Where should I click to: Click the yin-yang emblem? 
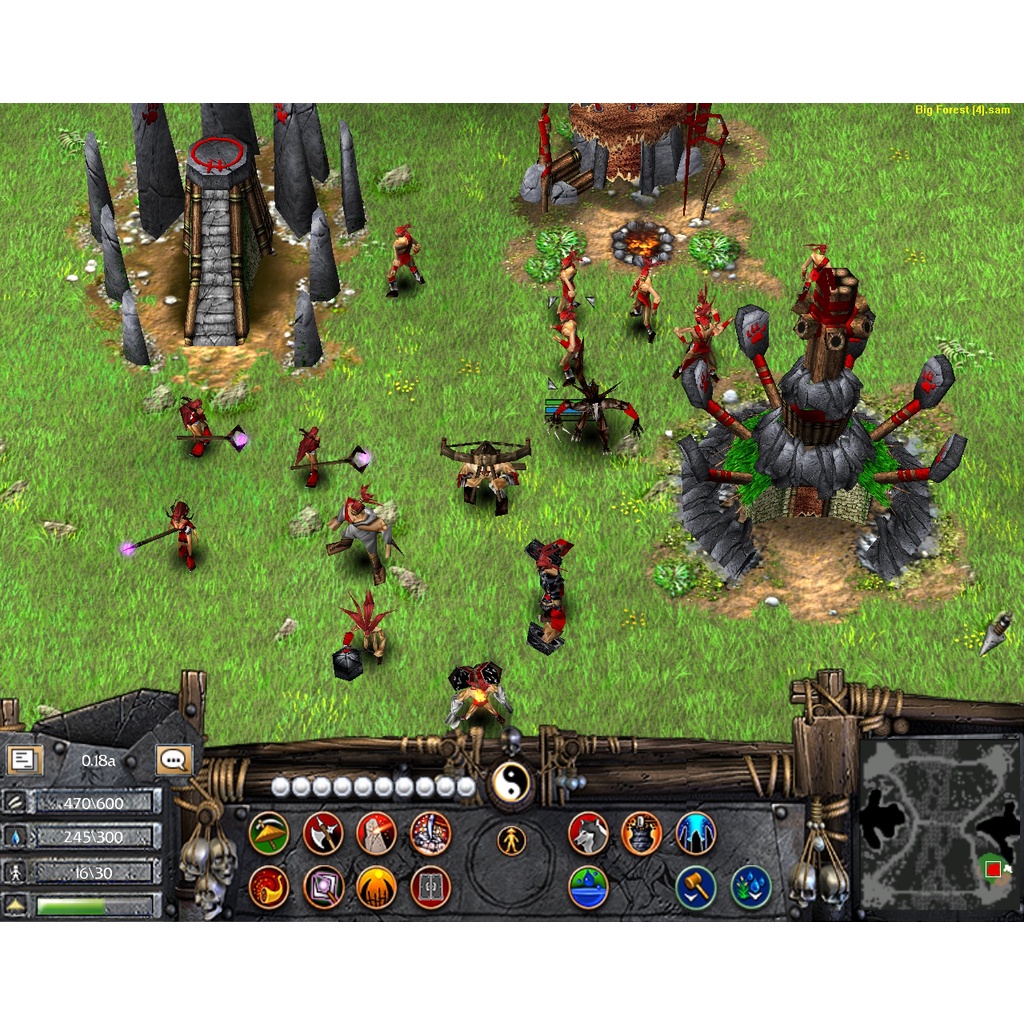(x=511, y=784)
